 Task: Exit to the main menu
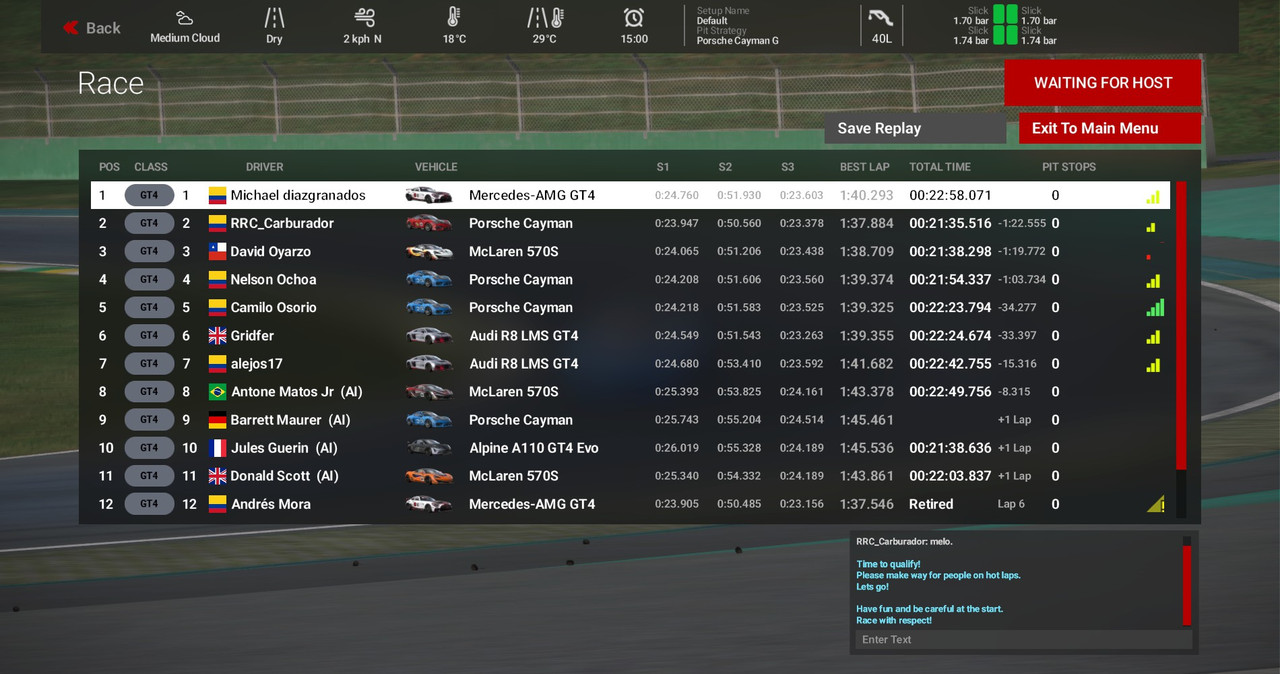1109,128
